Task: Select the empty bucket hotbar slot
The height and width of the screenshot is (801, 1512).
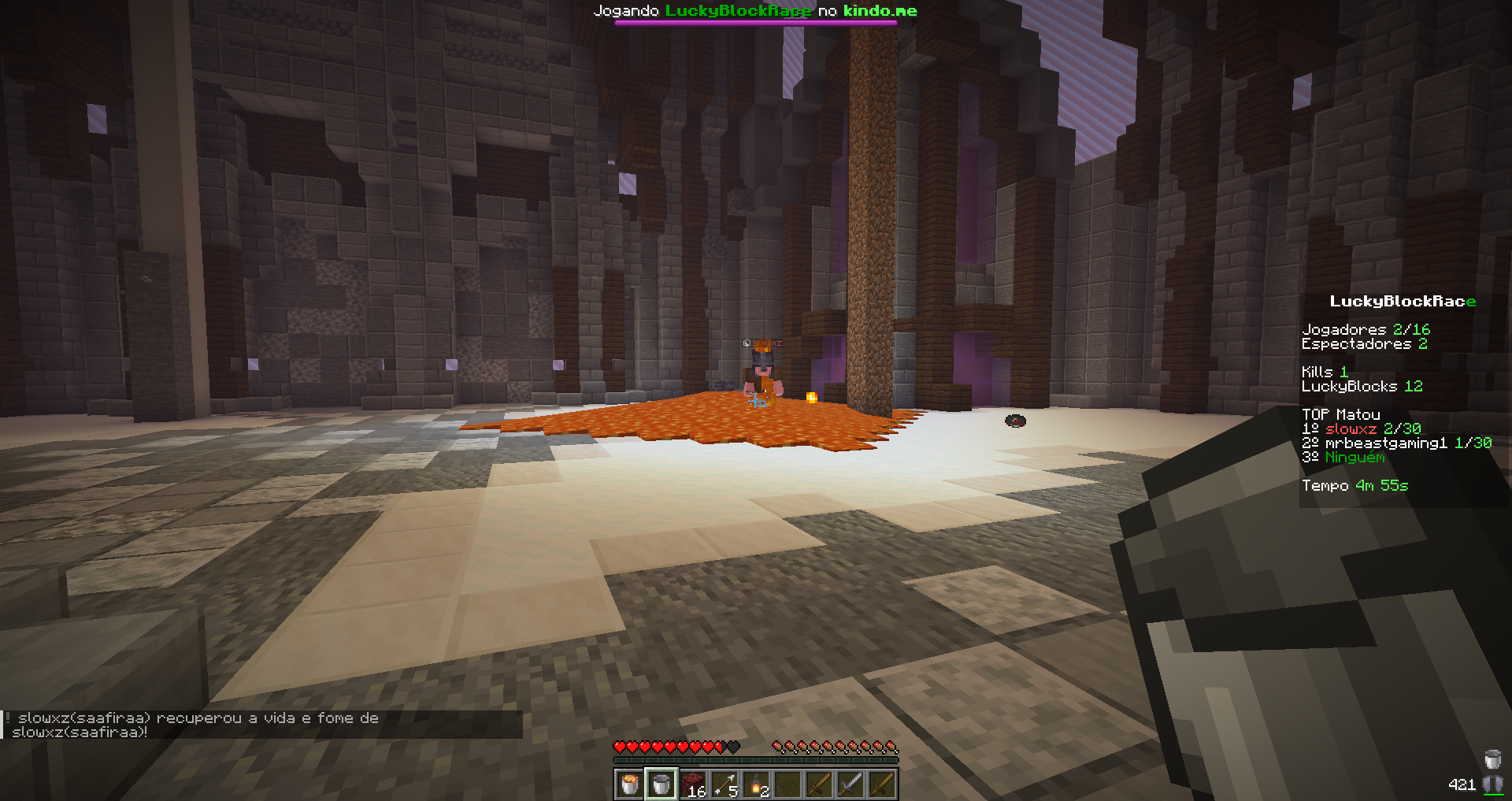Action: tap(661, 784)
